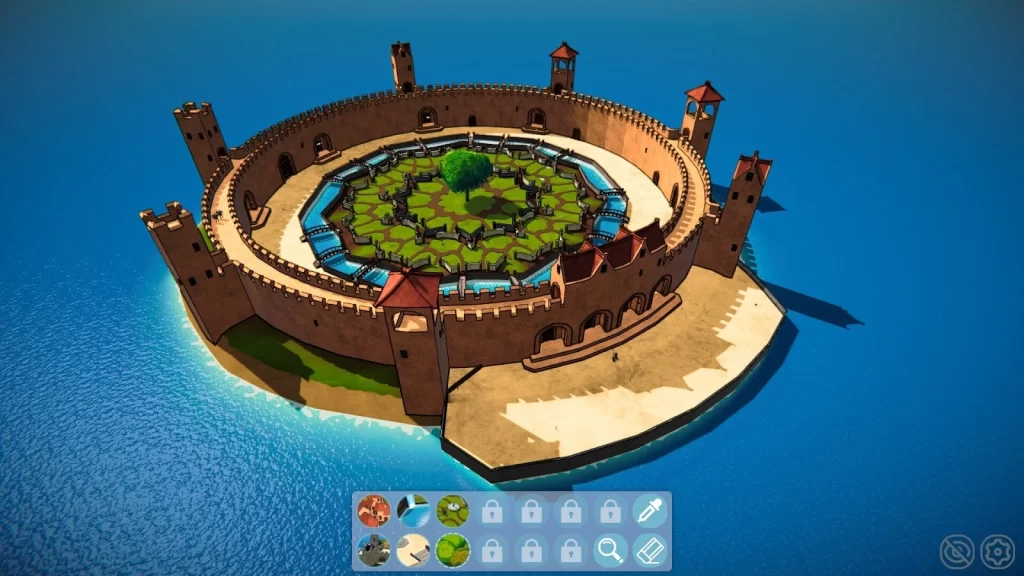Activate the eyedropper picker tool

coord(649,511)
